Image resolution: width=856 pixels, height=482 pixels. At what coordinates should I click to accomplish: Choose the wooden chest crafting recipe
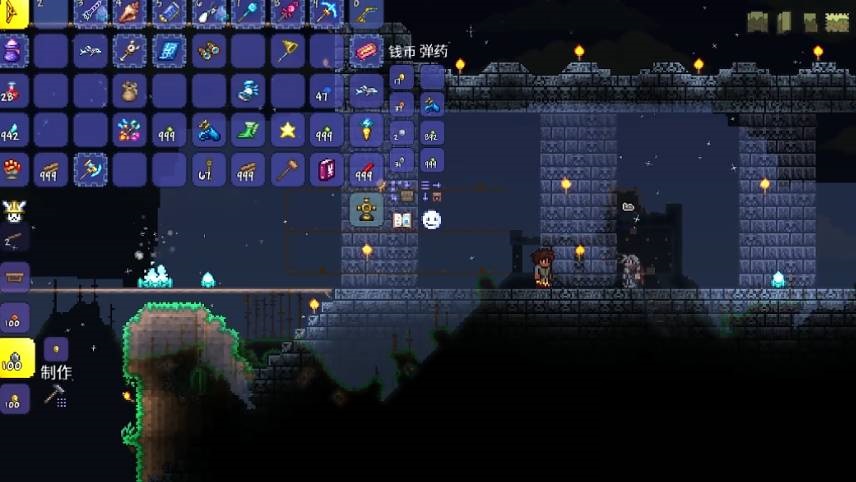coord(15,275)
